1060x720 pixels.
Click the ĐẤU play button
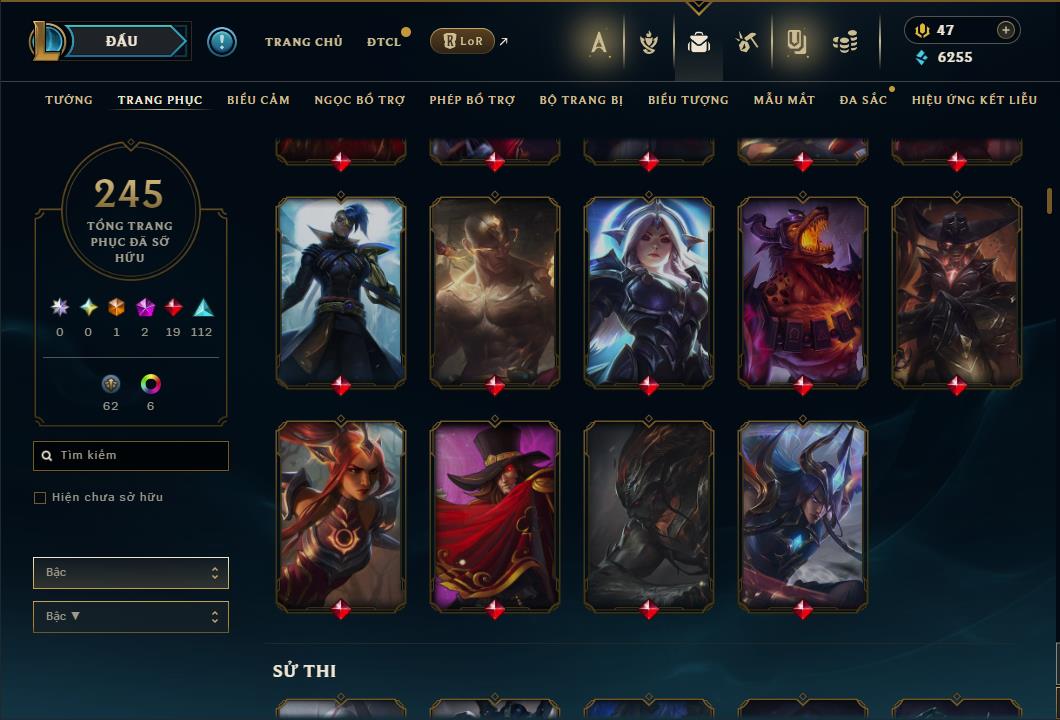coord(120,41)
